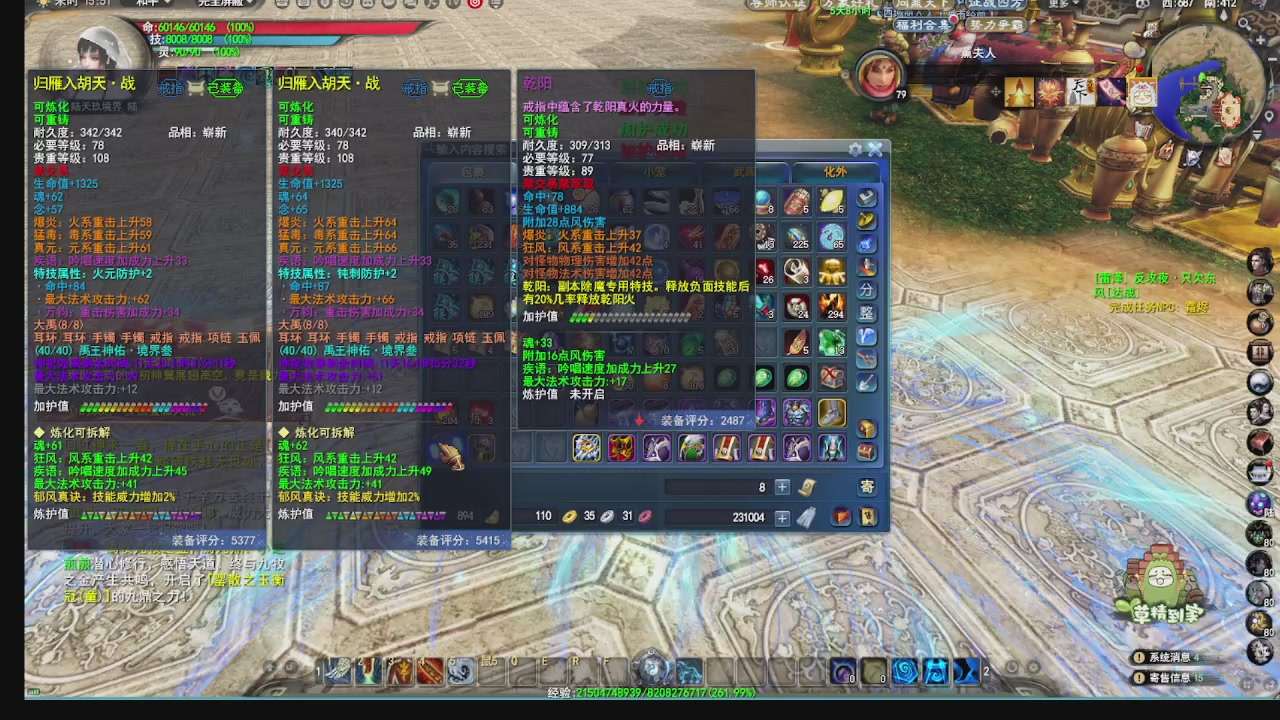Open the 福利合集 event icon near the minimap
This screenshot has width=1280, height=720.
(x=922, y=24)
